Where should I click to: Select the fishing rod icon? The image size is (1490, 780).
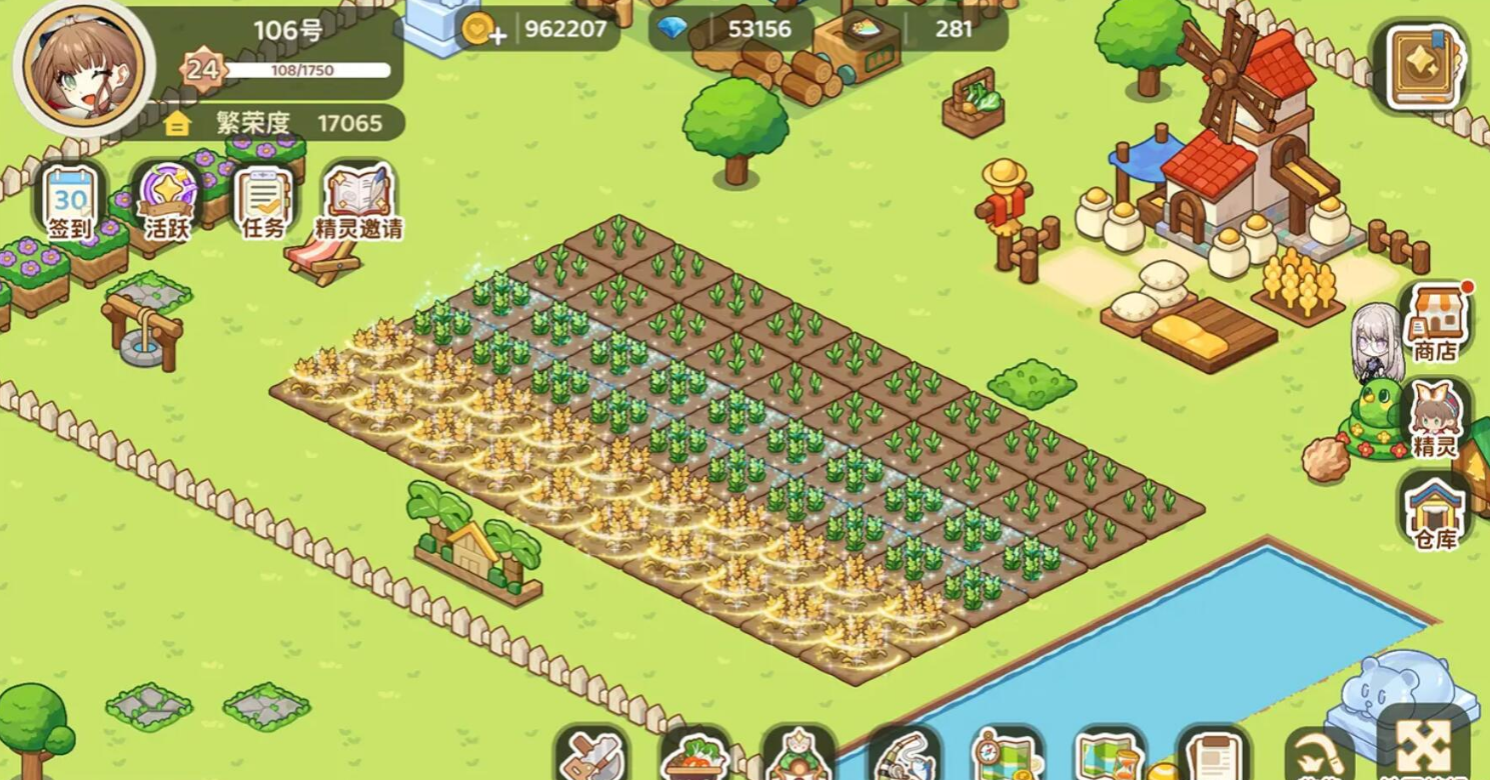[x=903, y=755]
